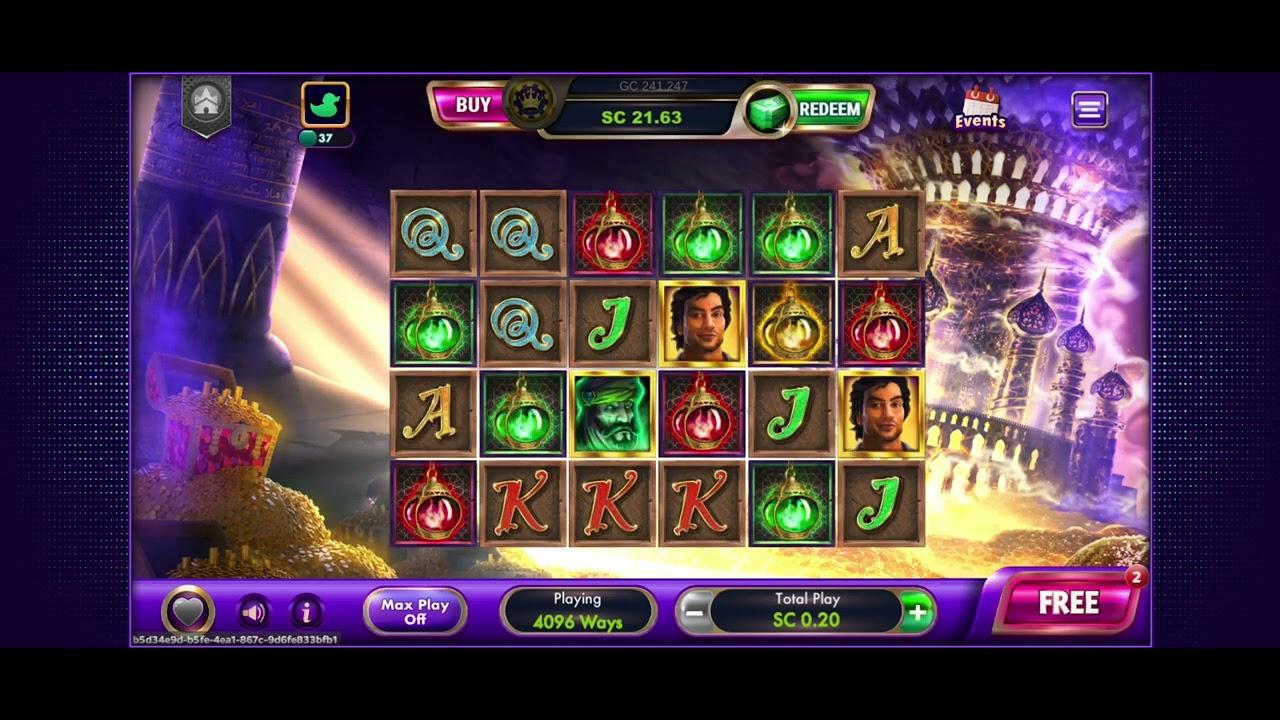The image size is (1280, 720).
Task: Add game to favorites with heart icon
Action: point(188,610)
